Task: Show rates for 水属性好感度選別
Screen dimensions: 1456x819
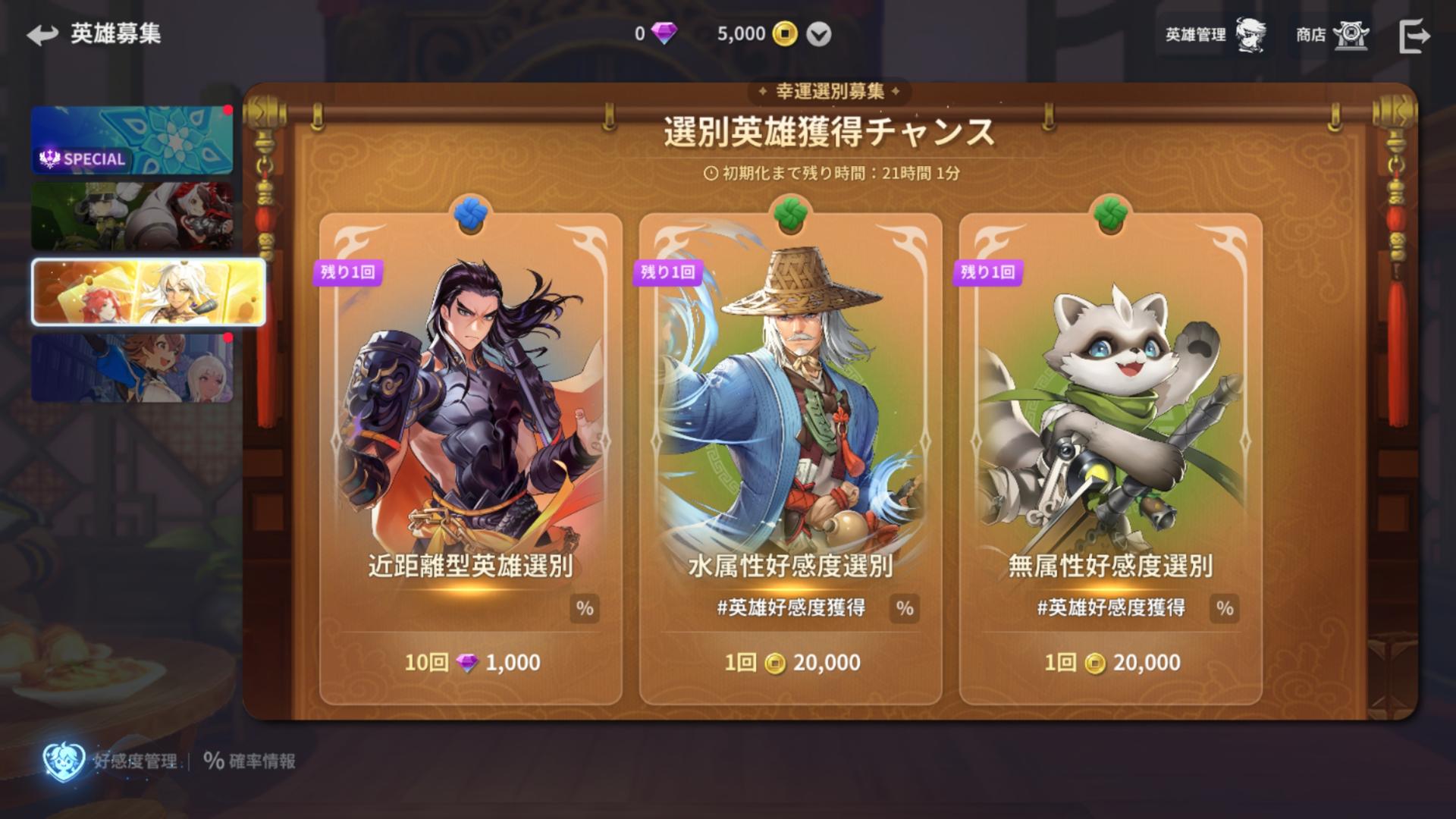Action: [904, 608]
